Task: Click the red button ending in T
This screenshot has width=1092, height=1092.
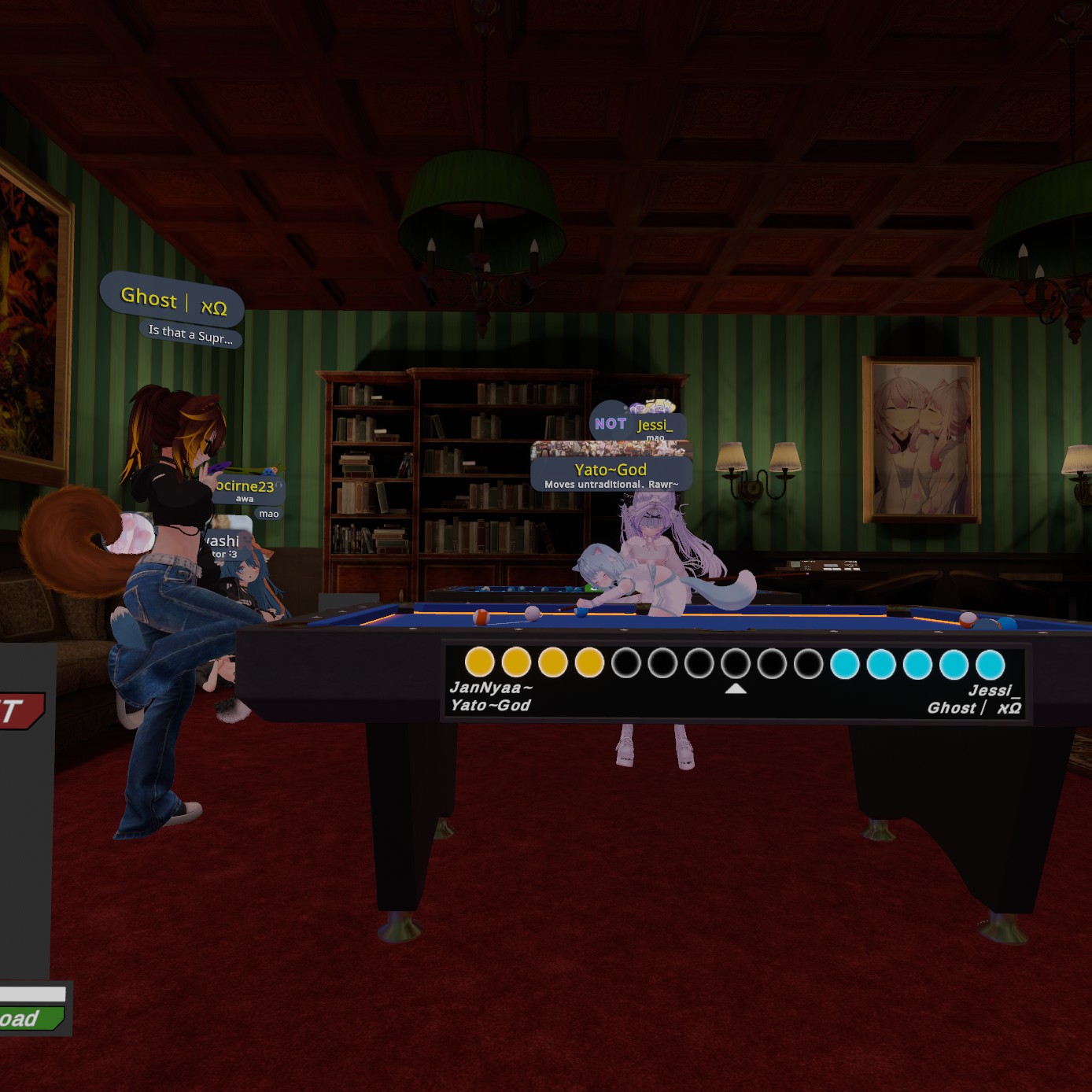Action: (20, 710)
